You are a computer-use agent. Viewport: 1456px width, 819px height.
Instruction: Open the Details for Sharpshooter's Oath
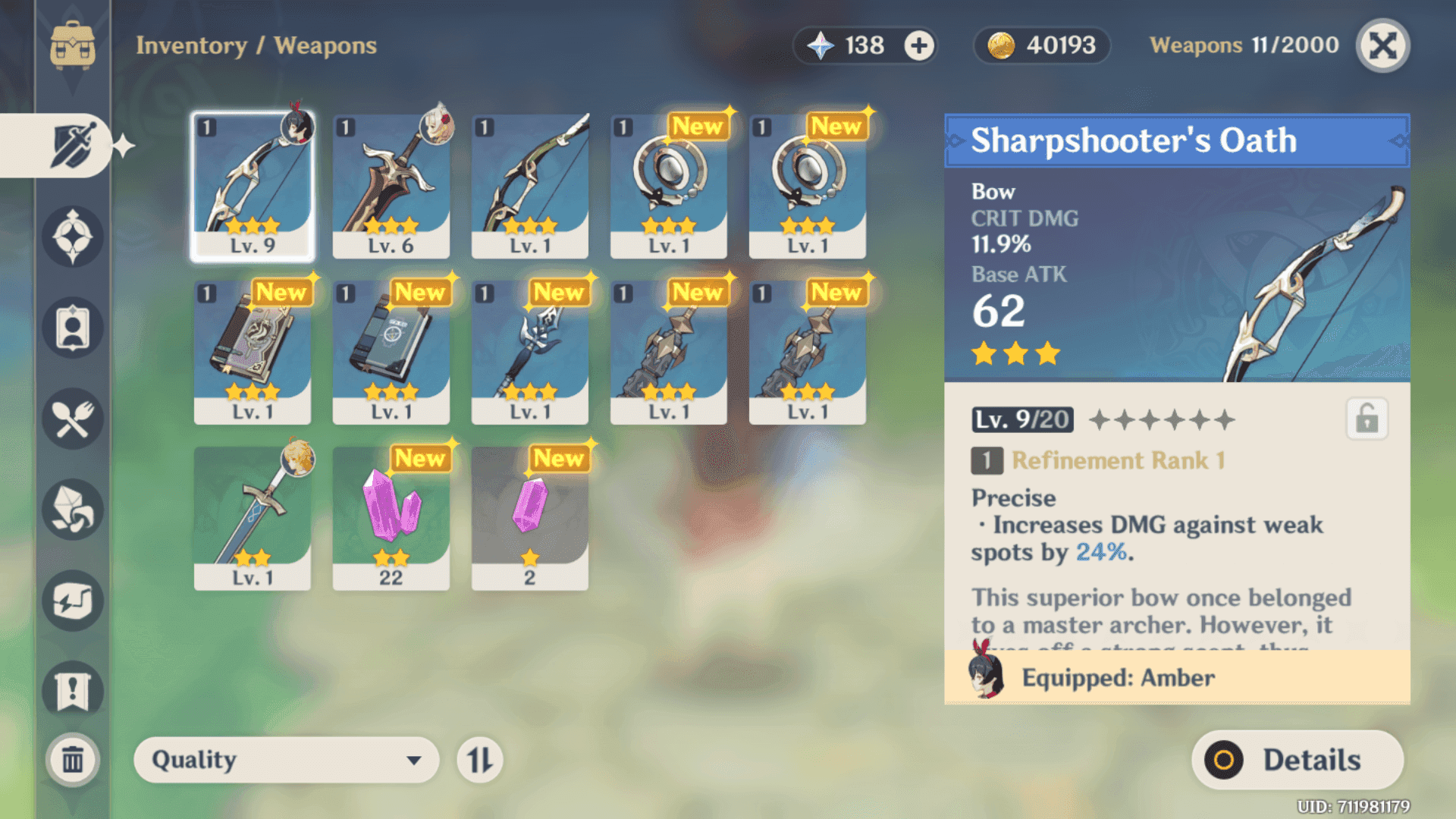[1298, 760]
